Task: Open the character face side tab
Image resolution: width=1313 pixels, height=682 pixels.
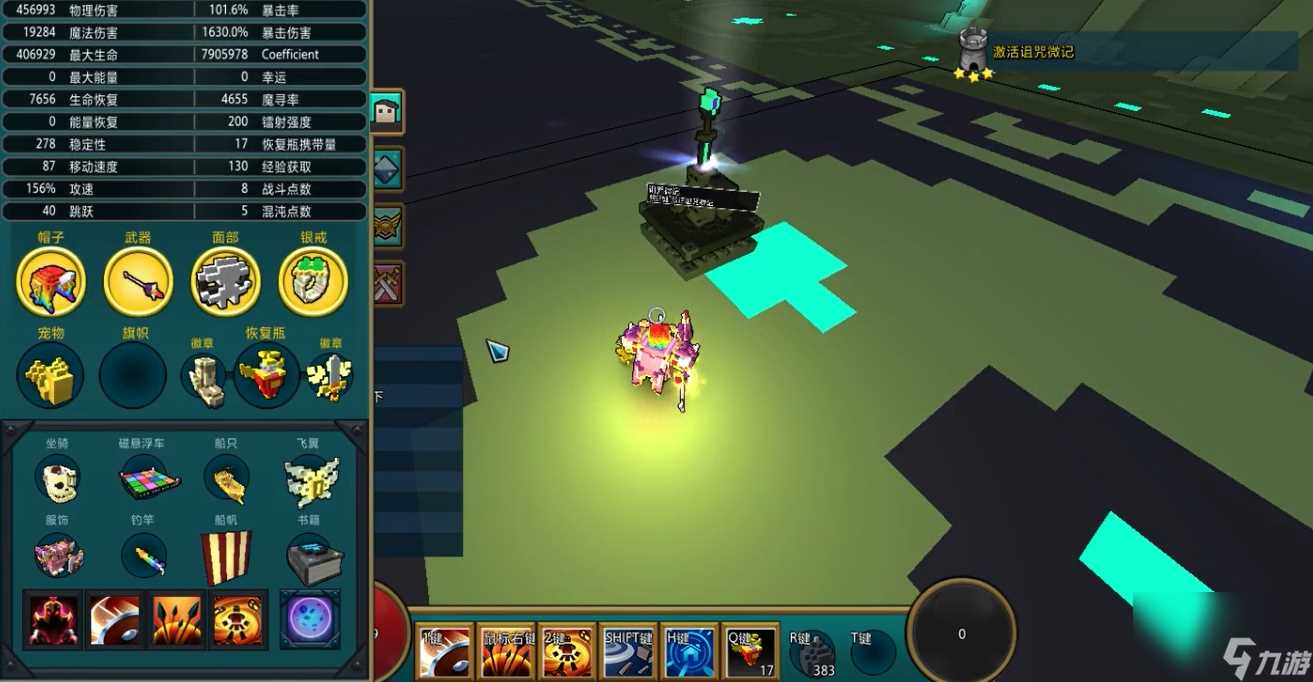Action: point(386,111)
